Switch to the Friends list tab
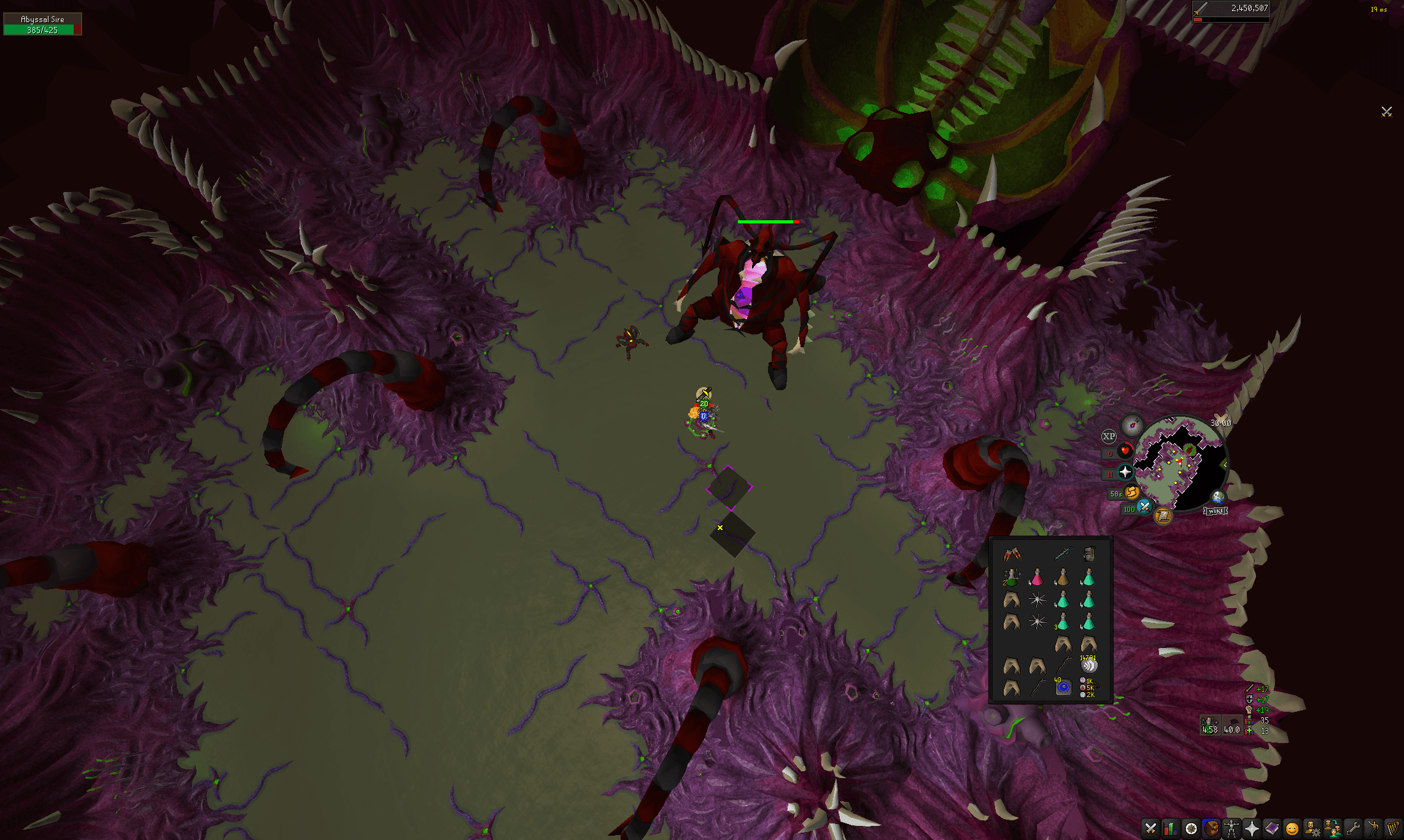 (1332, 829)
